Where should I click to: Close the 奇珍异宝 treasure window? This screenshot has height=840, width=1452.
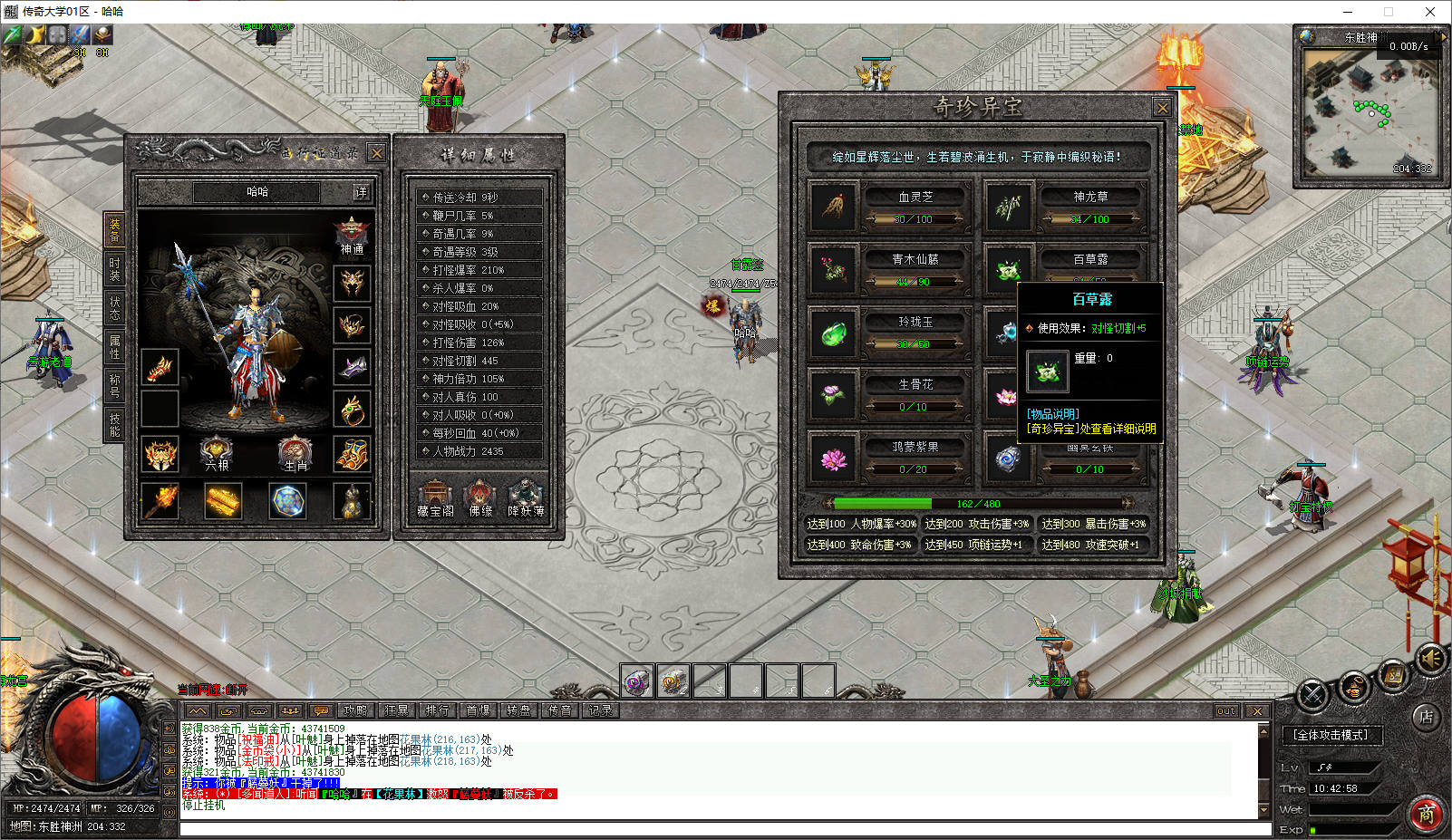(1162, 108)
